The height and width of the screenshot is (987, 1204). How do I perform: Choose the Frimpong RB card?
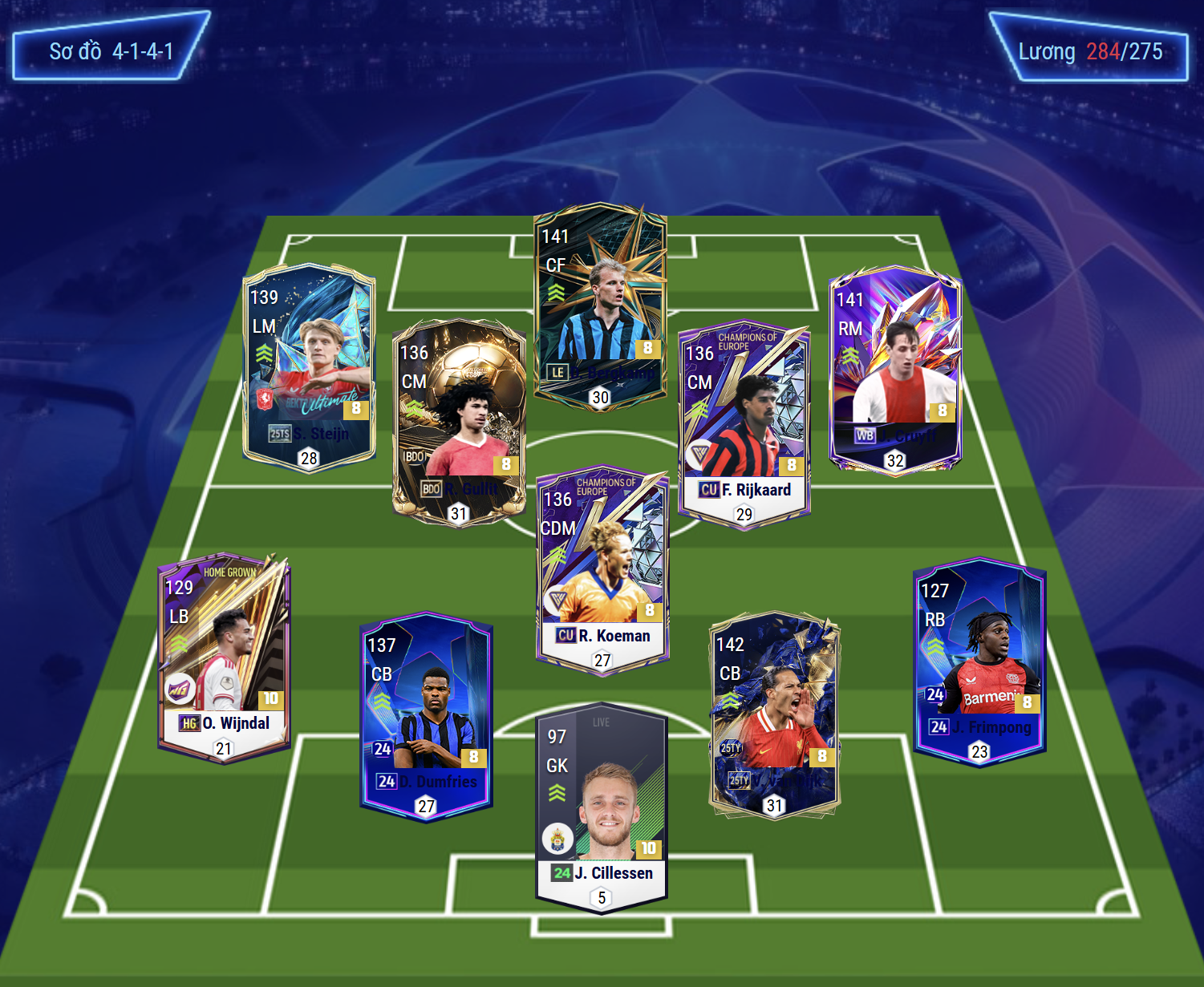(x=979, y=661)
